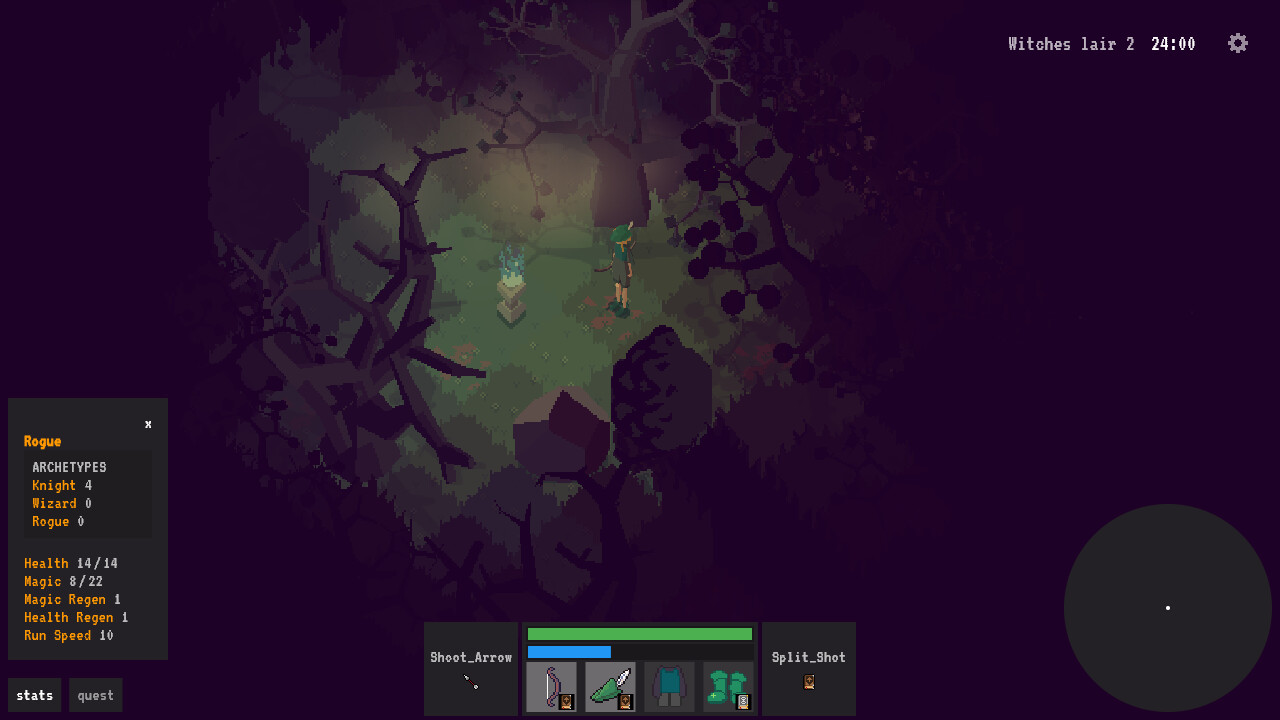This screenshot has width=1280, height=720.
Task: Click the upgrade badge on the hat slot
Action: (x=624, y=700)
